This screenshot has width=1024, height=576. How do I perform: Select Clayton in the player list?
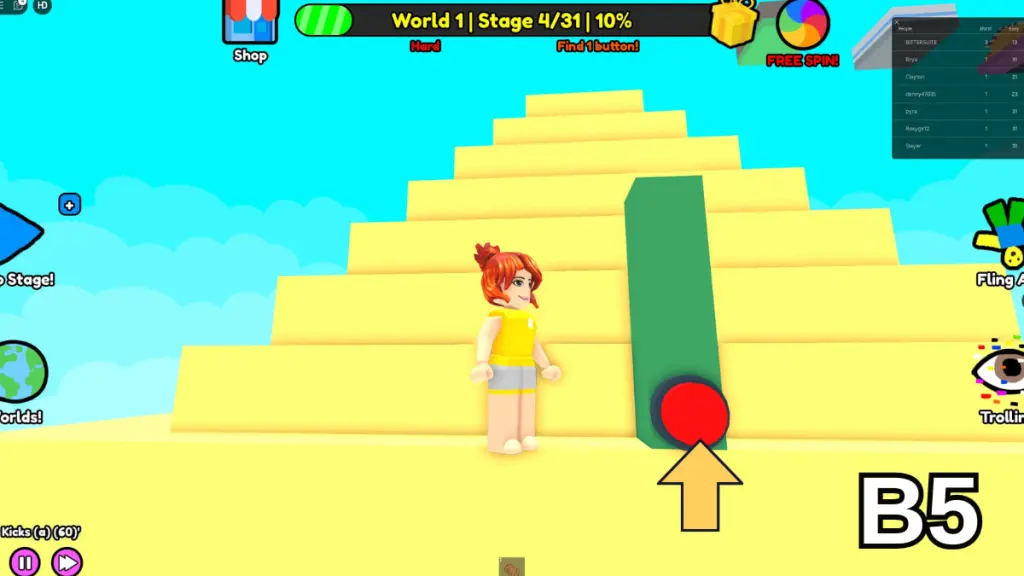[915, 77]
